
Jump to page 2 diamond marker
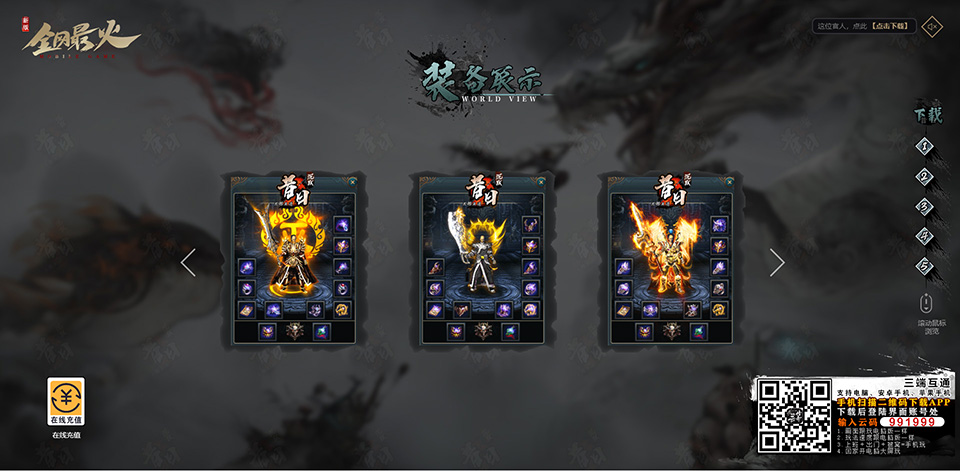[x=926, y=176]
